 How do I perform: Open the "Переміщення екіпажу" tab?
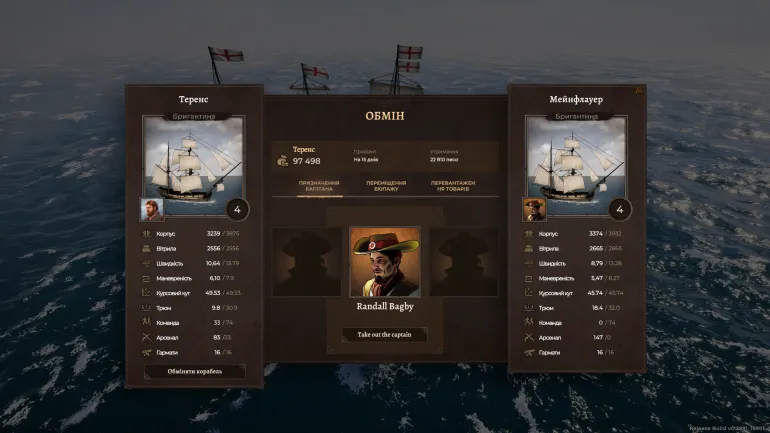point(385,186)
